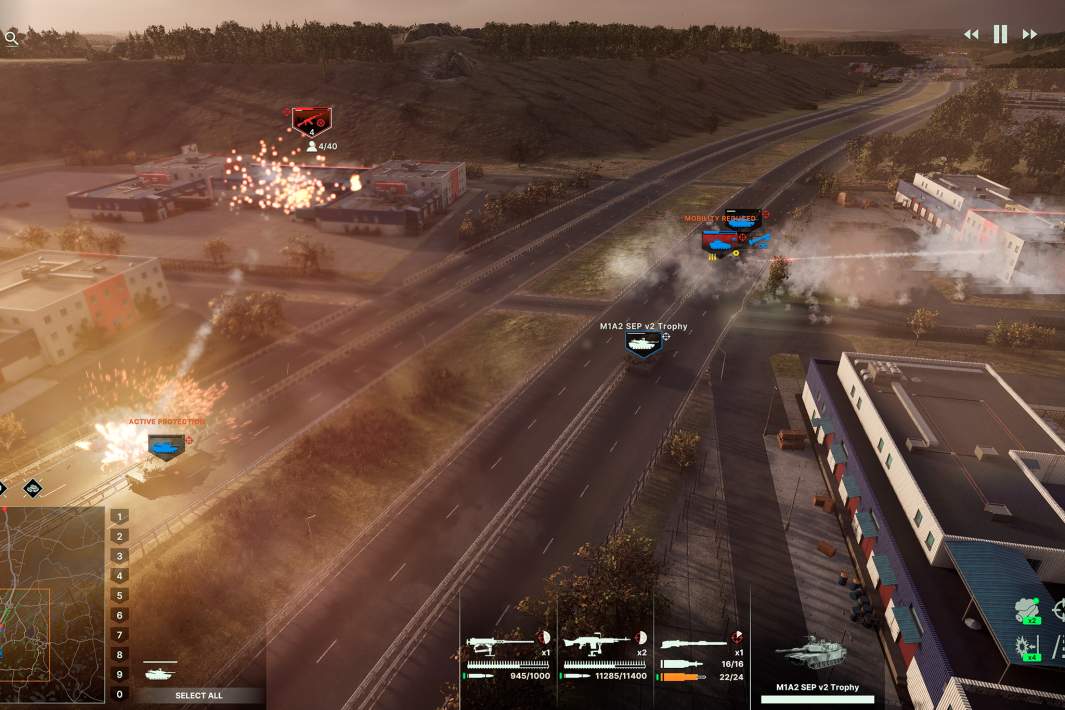Screen dimensions: 1065x710
Task: Click the tank diamond icon above the minimap
Action: pyautogui.click(x=33, y=488)
